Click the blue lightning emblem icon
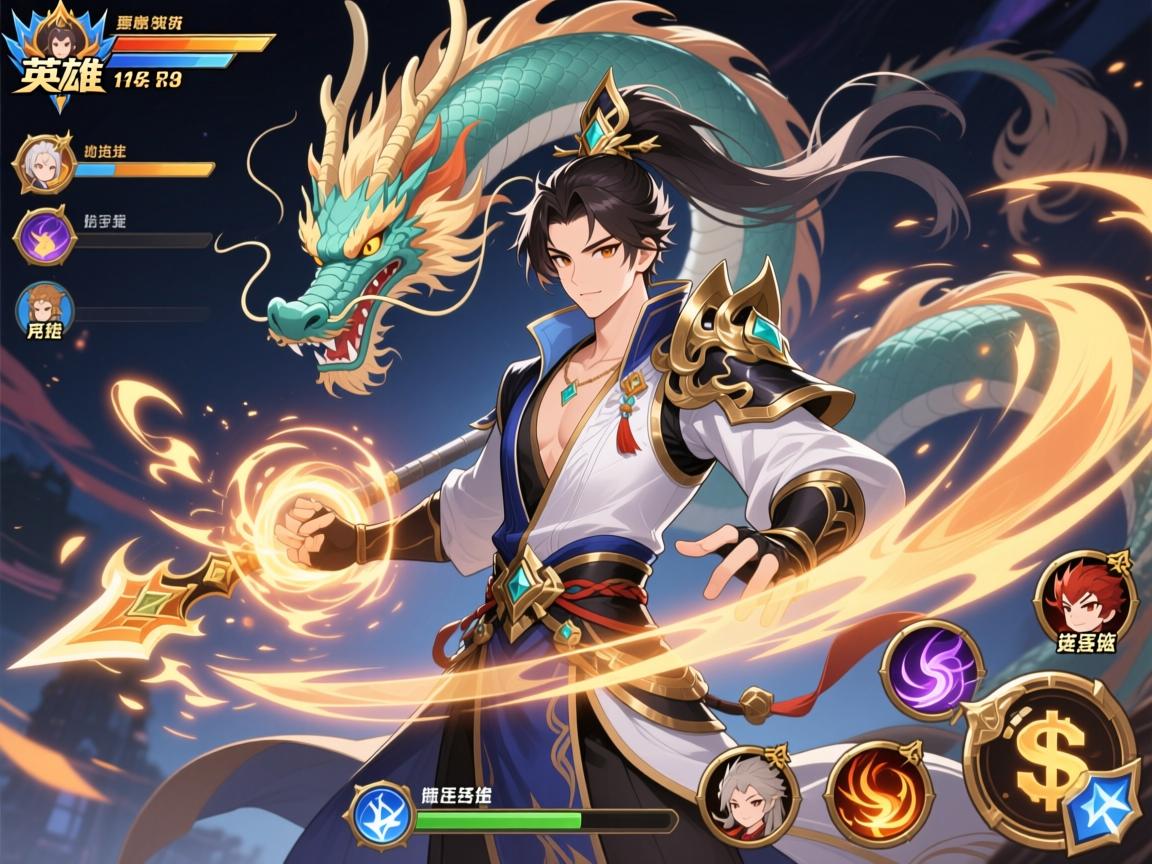 (x=380, y=813)
